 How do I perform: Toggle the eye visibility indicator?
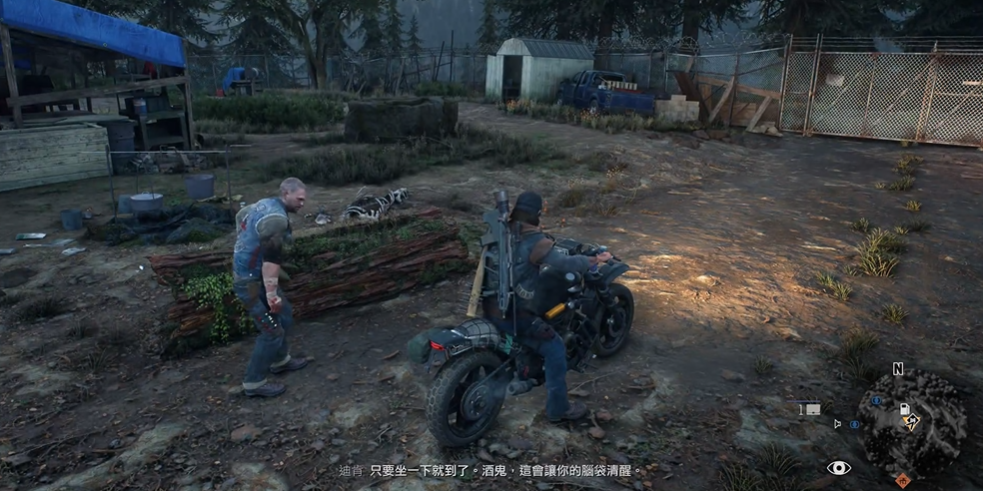838,468
